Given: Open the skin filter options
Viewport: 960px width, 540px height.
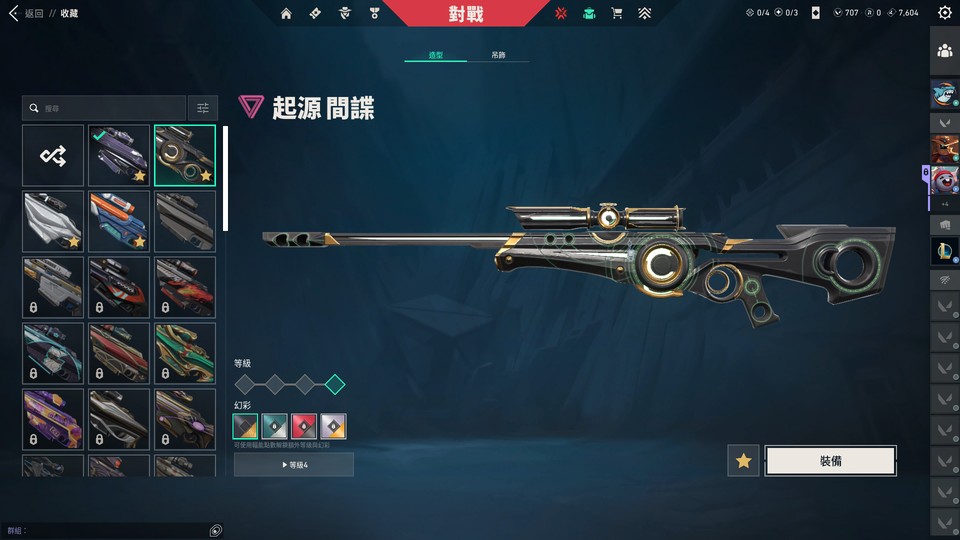Looking at the screenshot, I should (x=203, y=108).
